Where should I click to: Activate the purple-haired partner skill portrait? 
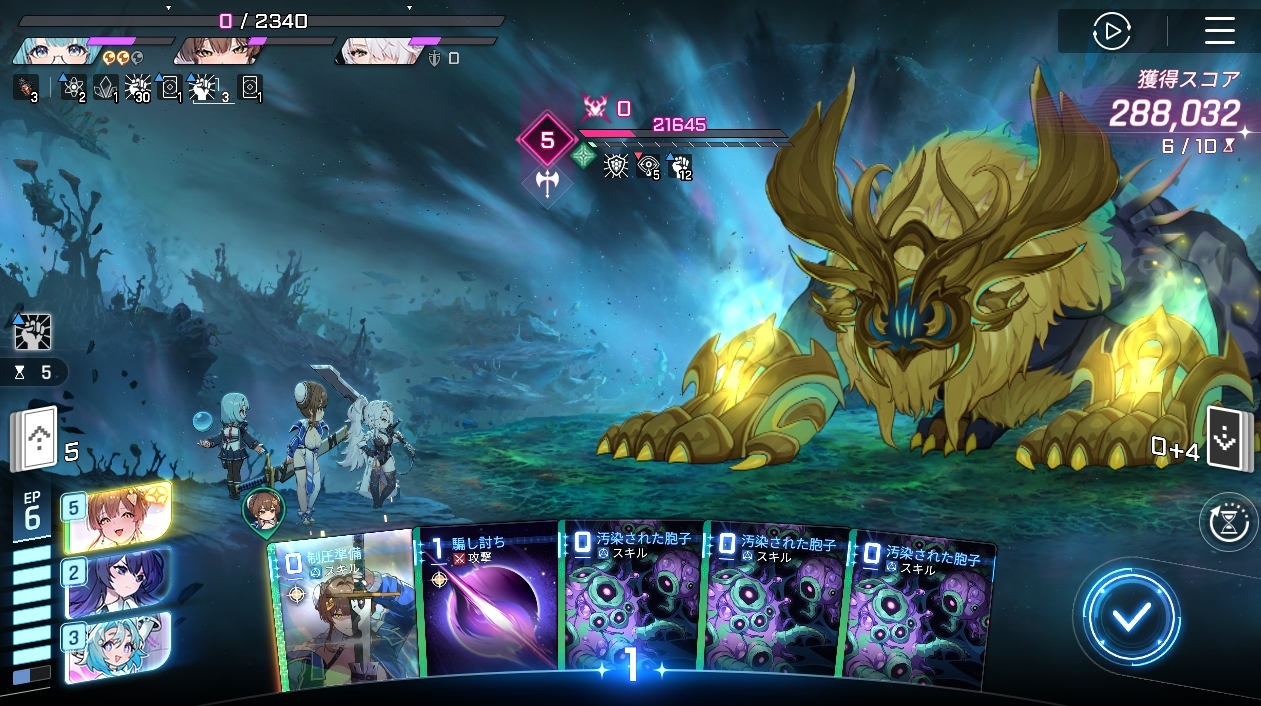[118, 580]
